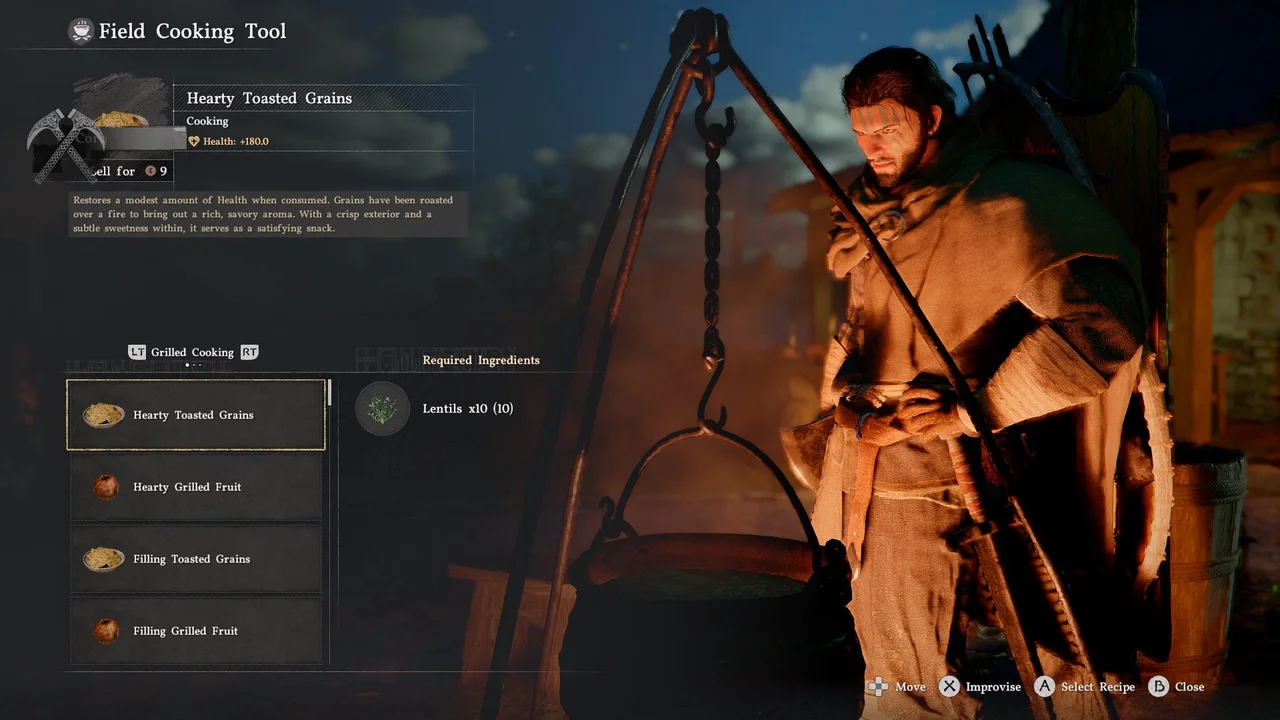Viewport: 1280px width, 720px height.
Task: Pick the Filling Toasted Grains recipe
Action: pyautogui.click(x=196, y=559)
